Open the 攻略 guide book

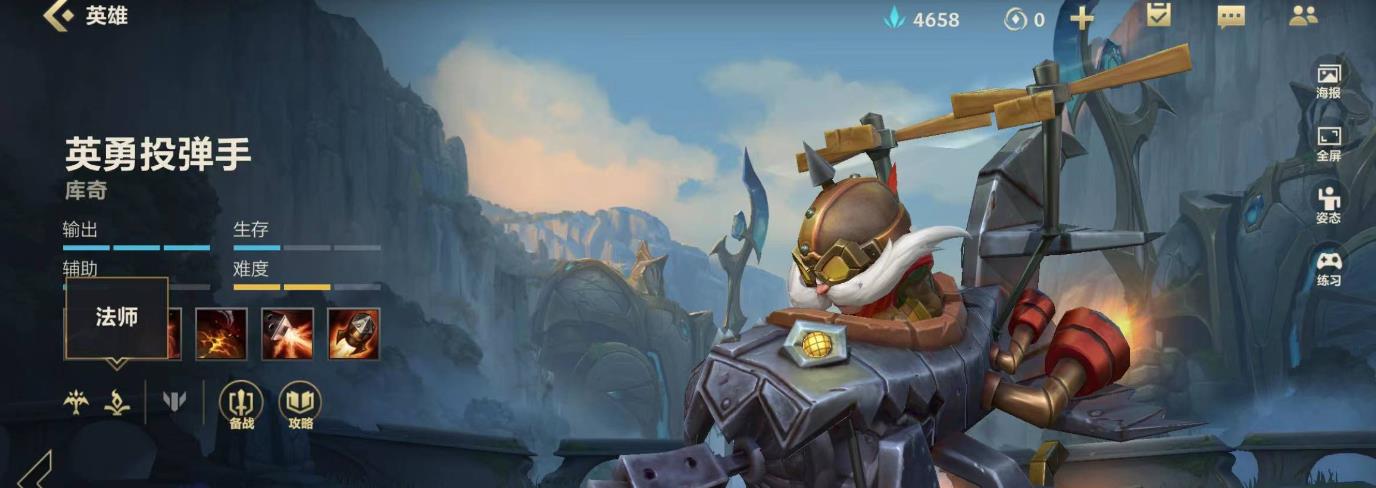click(300, 405)
